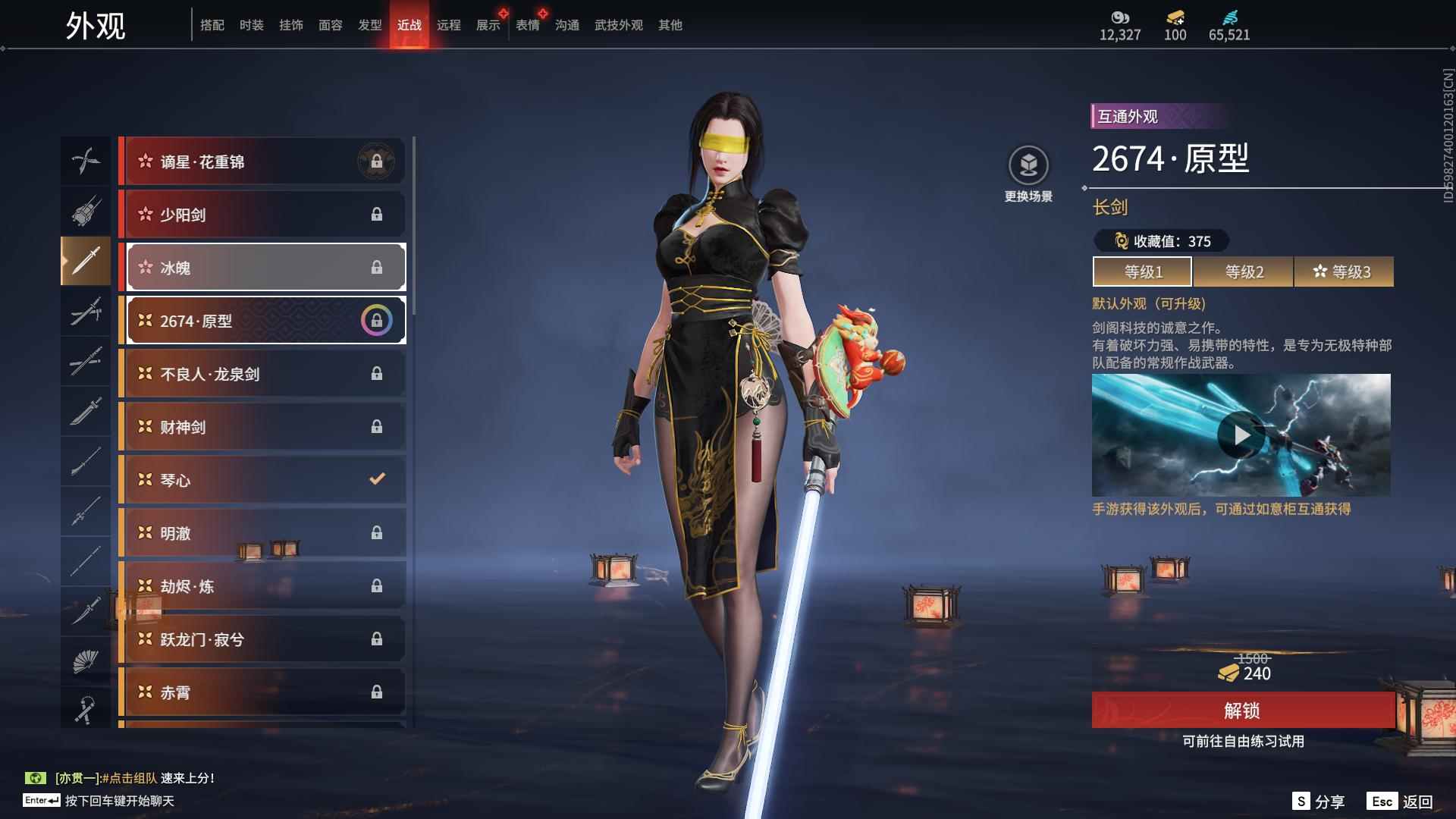Switch to the 时装 tab
The image size is (1456, 819).
point(251,25)
